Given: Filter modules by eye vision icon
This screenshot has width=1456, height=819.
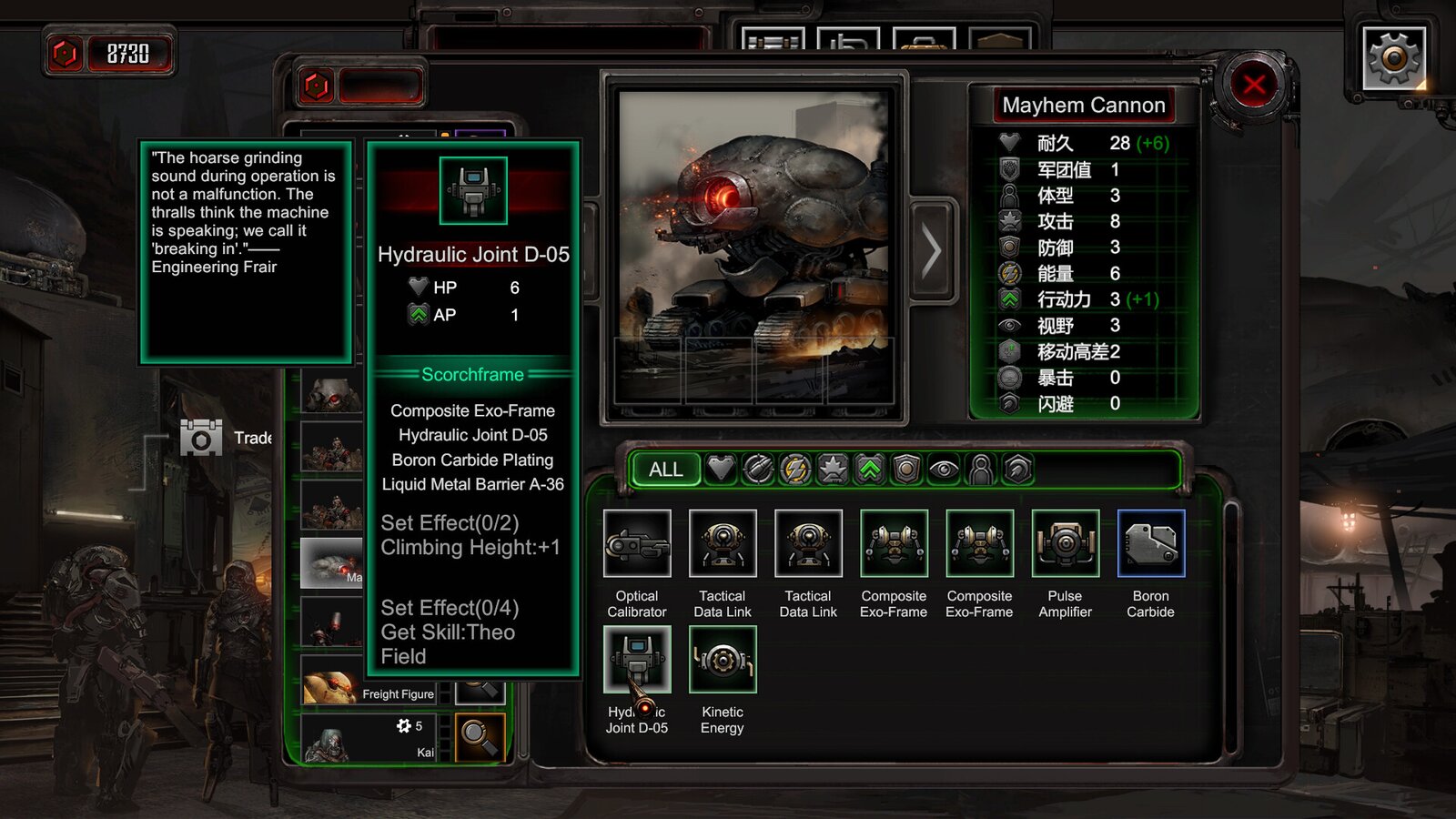Looking at the screenshot, I should click(x=944, y=470).
